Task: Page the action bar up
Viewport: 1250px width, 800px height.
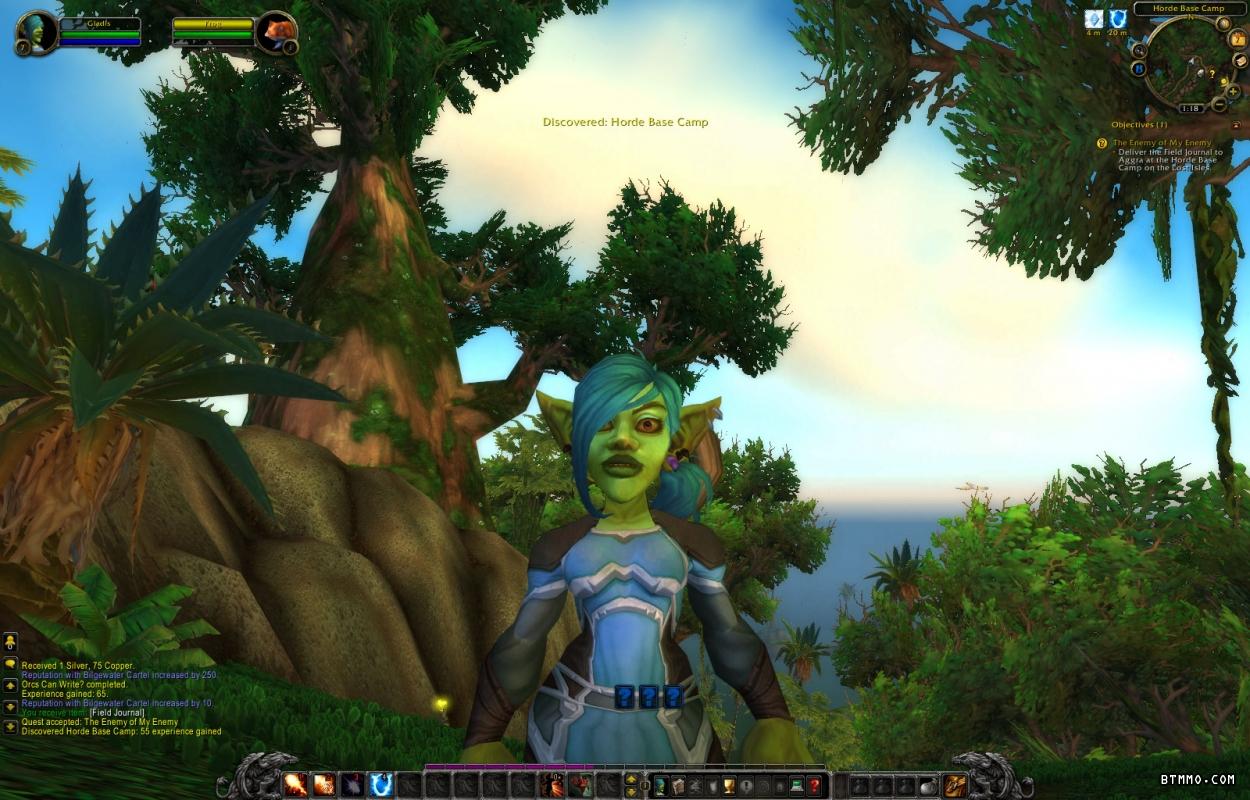Action: point(631,779)
